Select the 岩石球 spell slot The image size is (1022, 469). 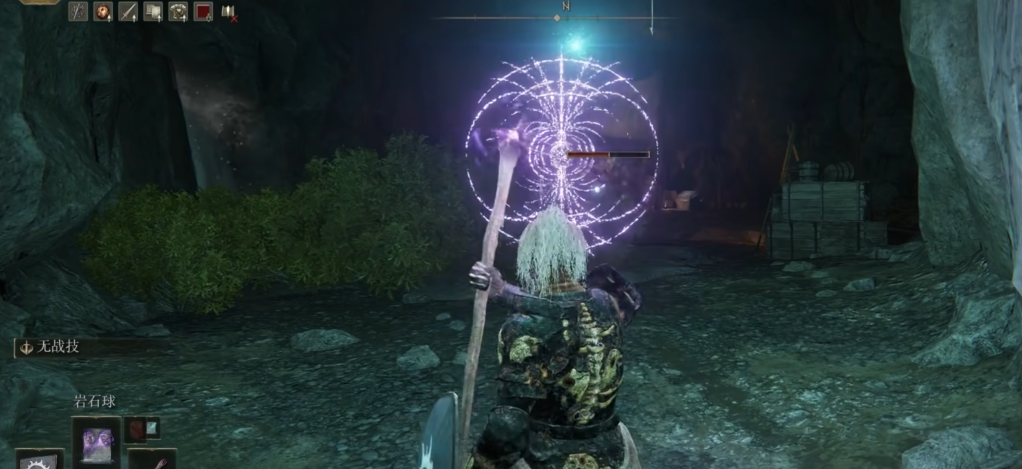(x=97, y=440)
